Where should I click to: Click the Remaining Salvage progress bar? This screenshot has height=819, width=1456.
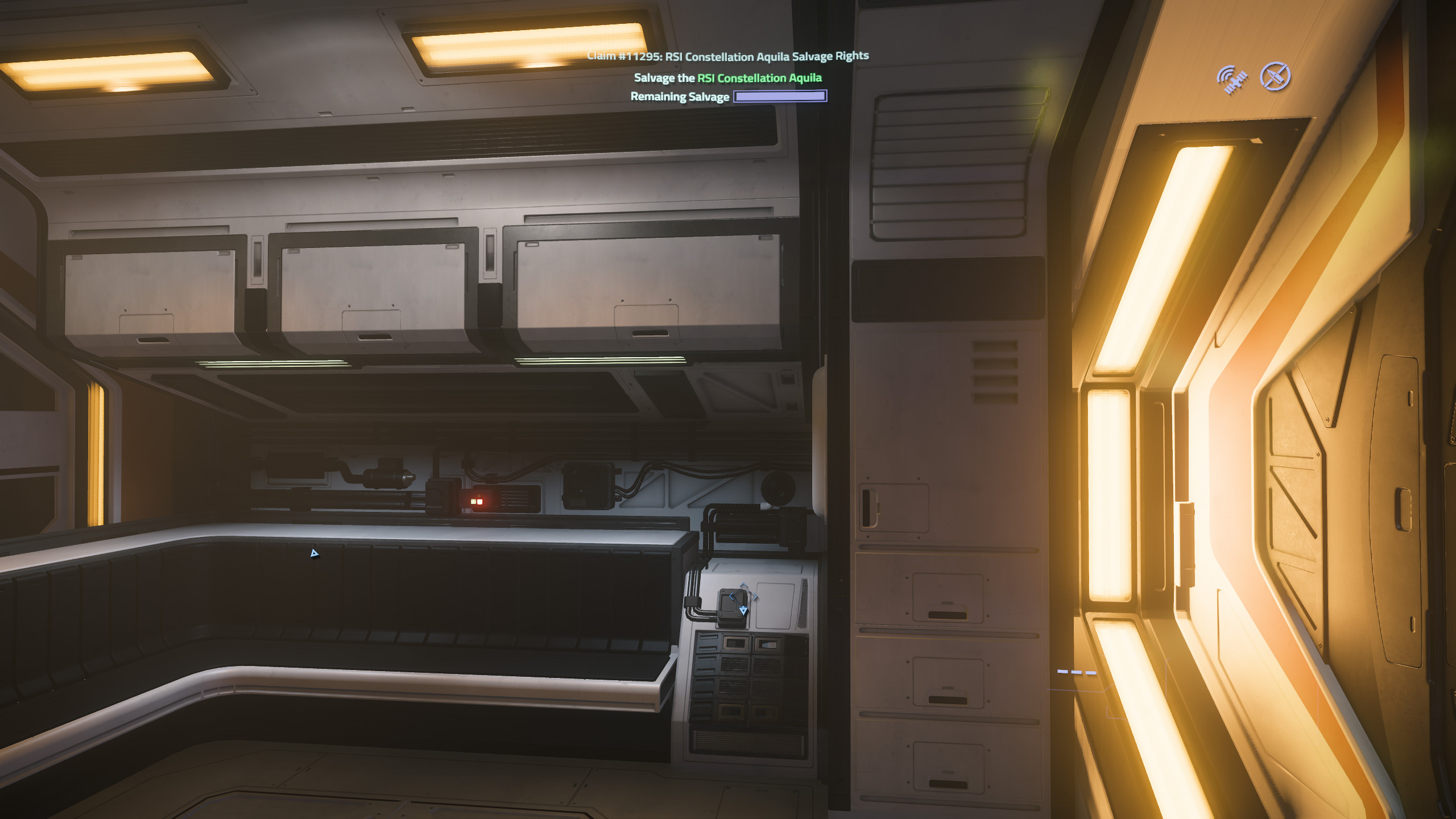(780, 96)
